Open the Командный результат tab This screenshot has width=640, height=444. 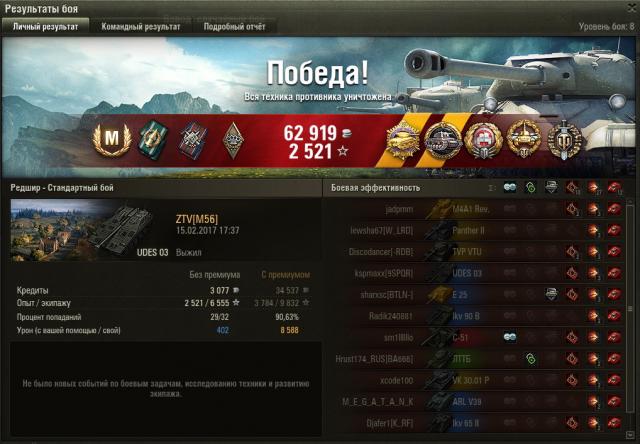coord(141,27)
